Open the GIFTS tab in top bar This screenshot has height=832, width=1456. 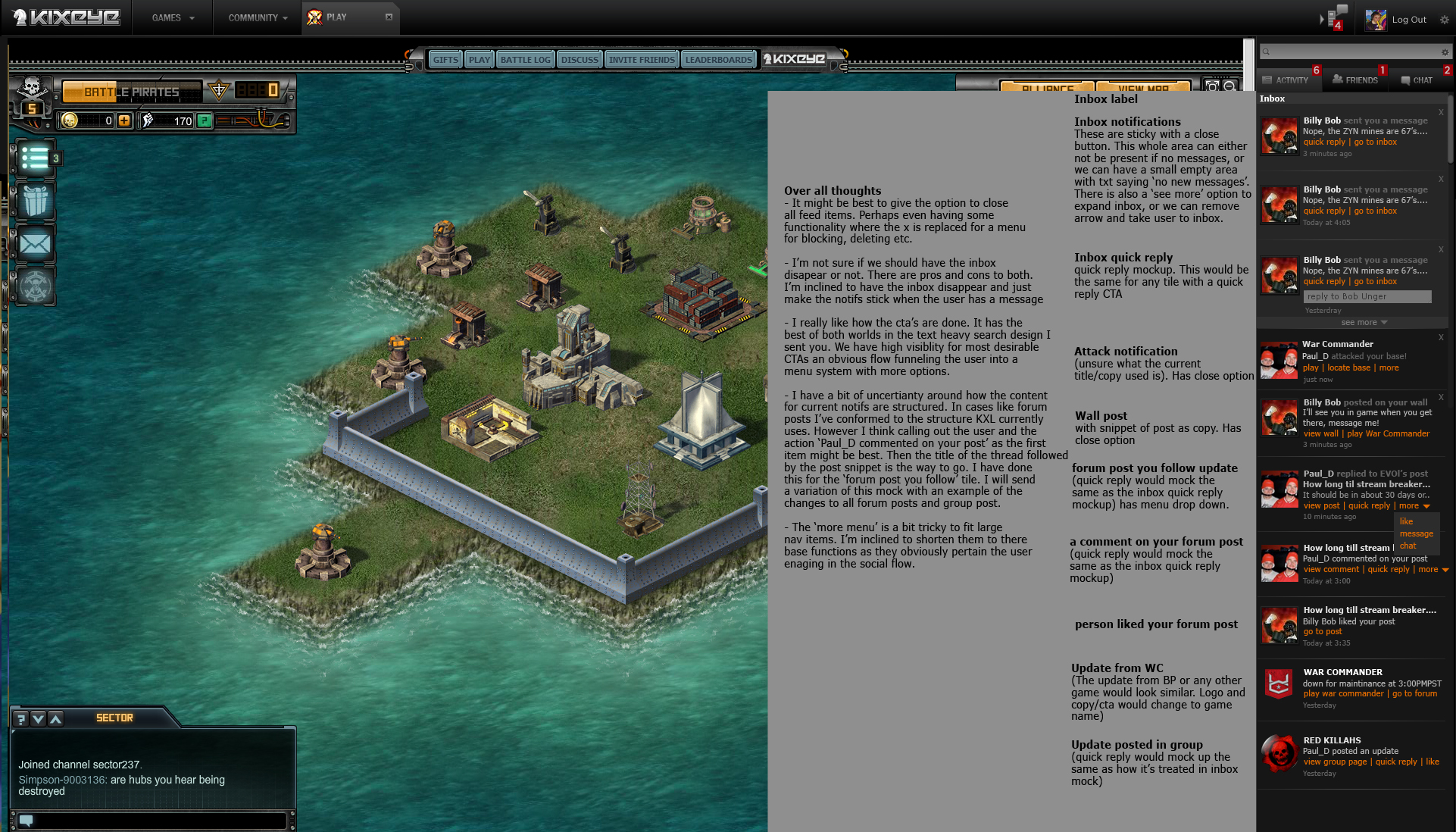click(x=445, y=60)
